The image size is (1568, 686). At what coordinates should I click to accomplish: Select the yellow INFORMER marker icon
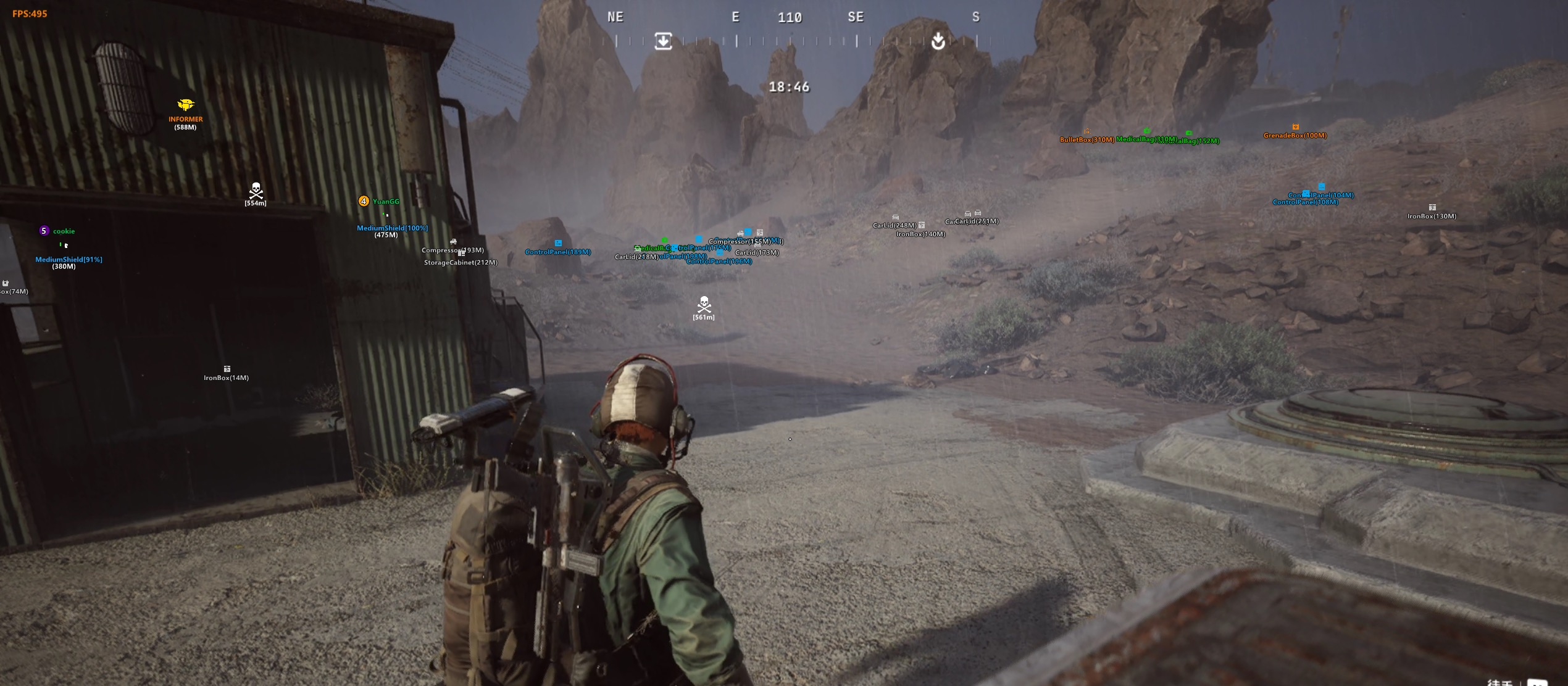(185, 105)
